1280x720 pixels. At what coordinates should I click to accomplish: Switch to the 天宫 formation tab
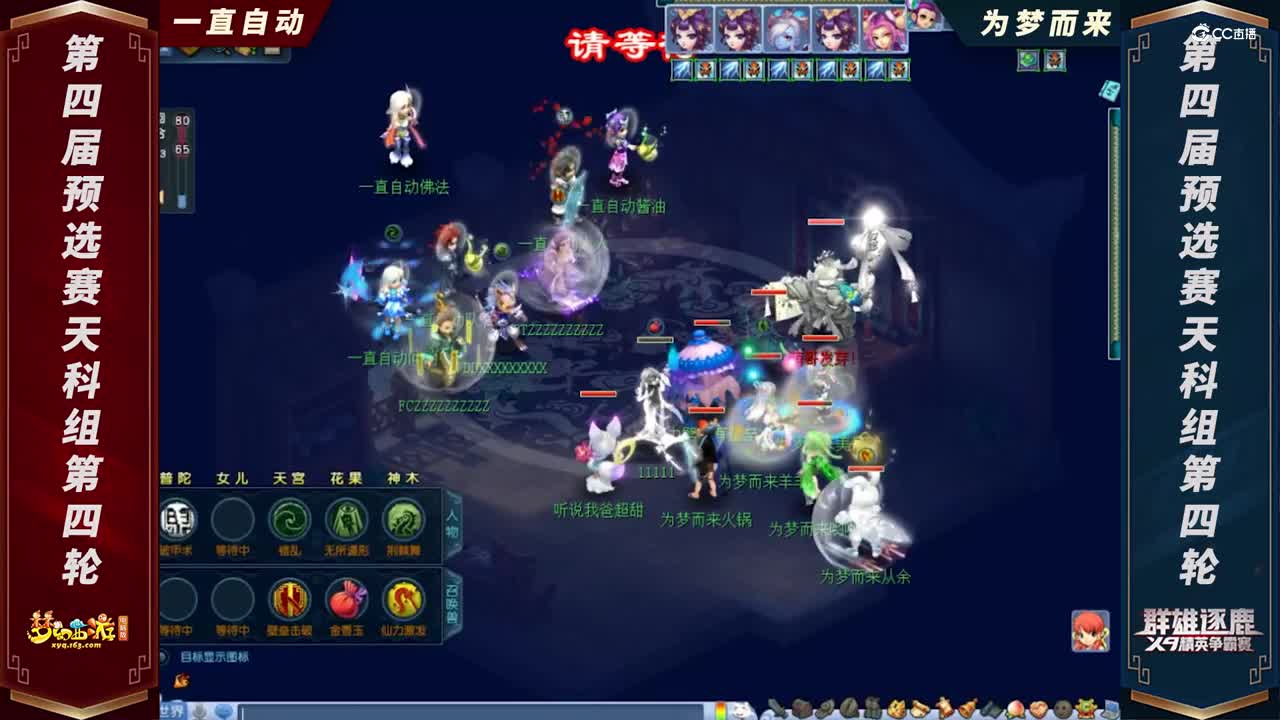[x=290, y=477]
